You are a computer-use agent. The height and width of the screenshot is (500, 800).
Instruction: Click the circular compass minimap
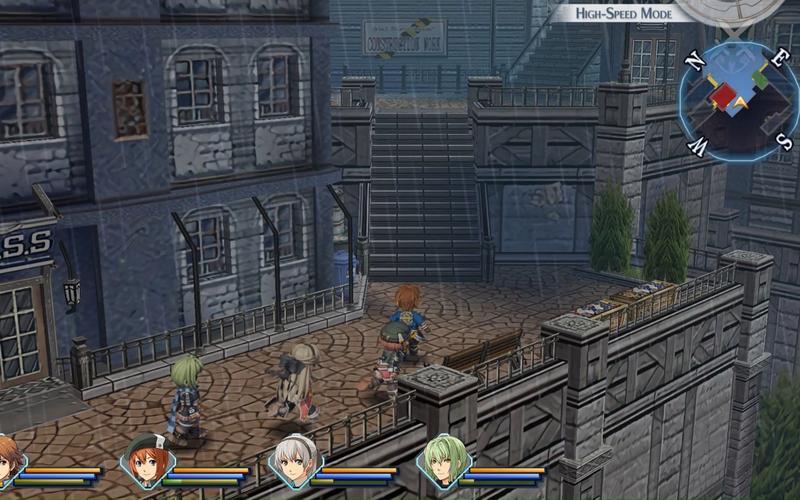click(x=739, y=102)
